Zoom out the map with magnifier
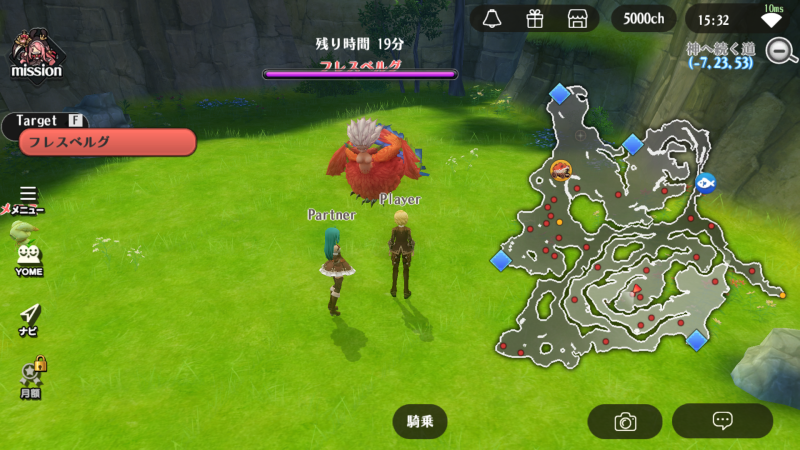The image size is (800, 450). 779,50
